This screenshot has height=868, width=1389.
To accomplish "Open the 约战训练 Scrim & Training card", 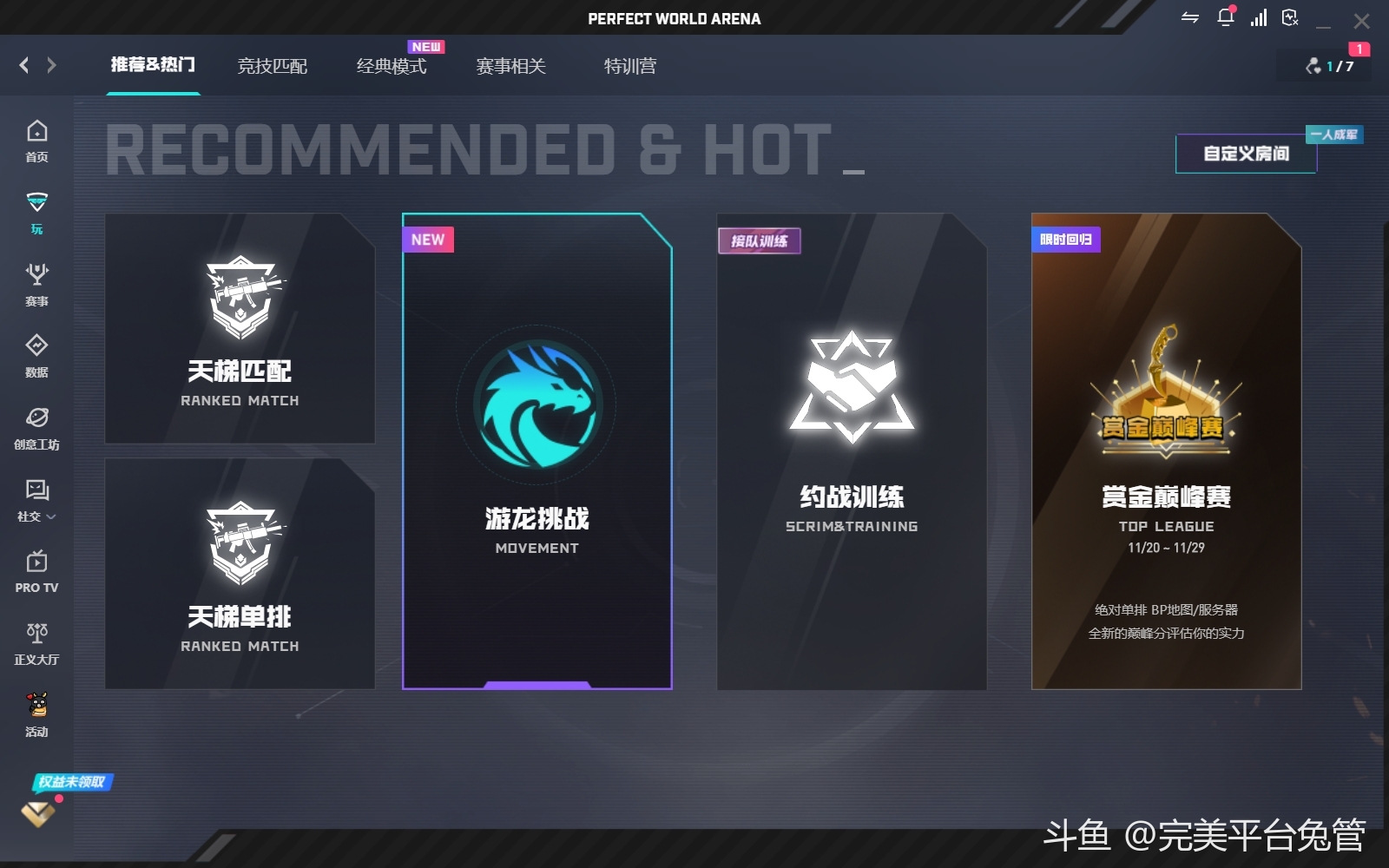I will point(851,451).
